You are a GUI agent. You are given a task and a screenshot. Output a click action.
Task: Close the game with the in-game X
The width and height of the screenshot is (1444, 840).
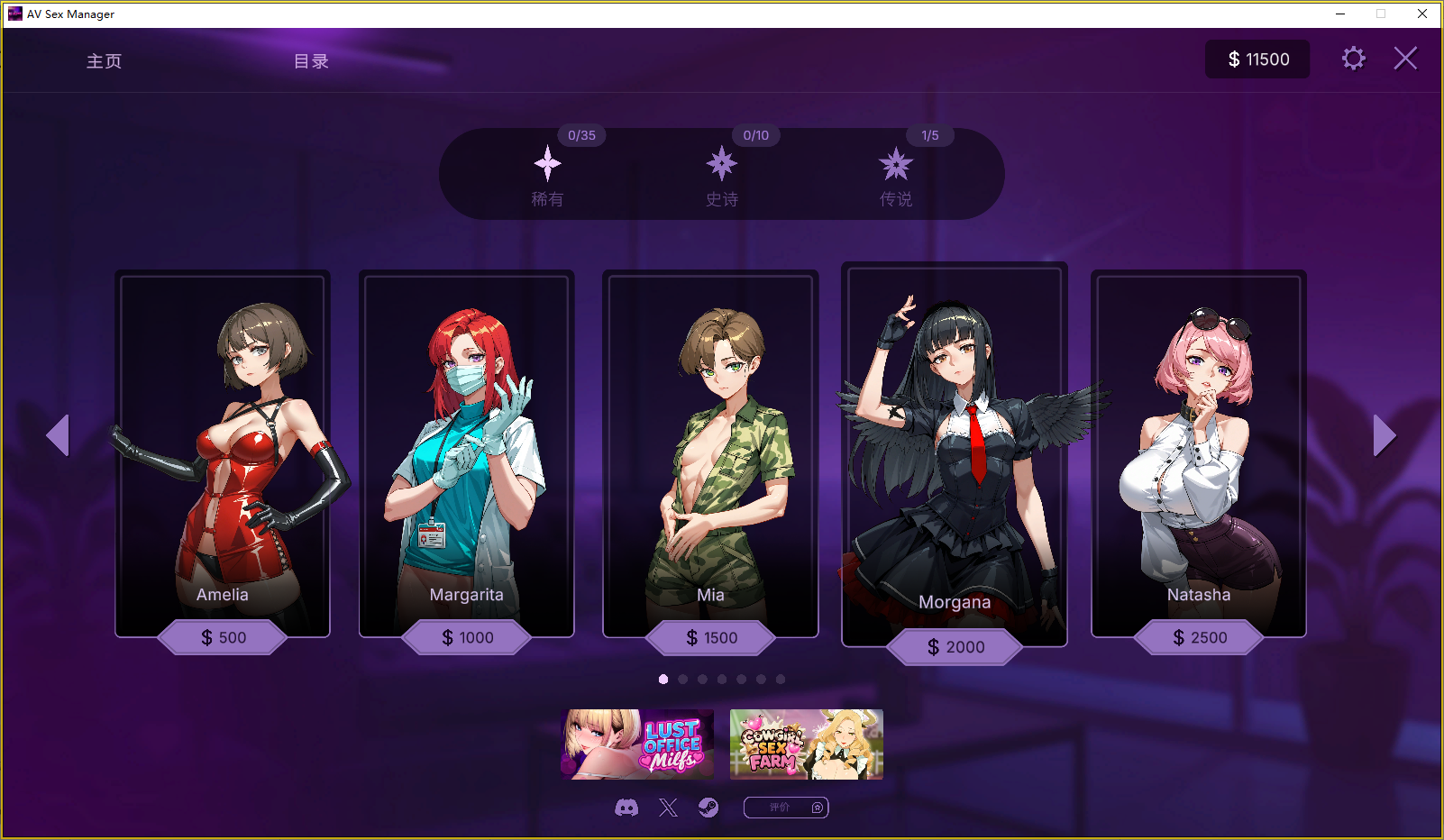point(1405,59)
